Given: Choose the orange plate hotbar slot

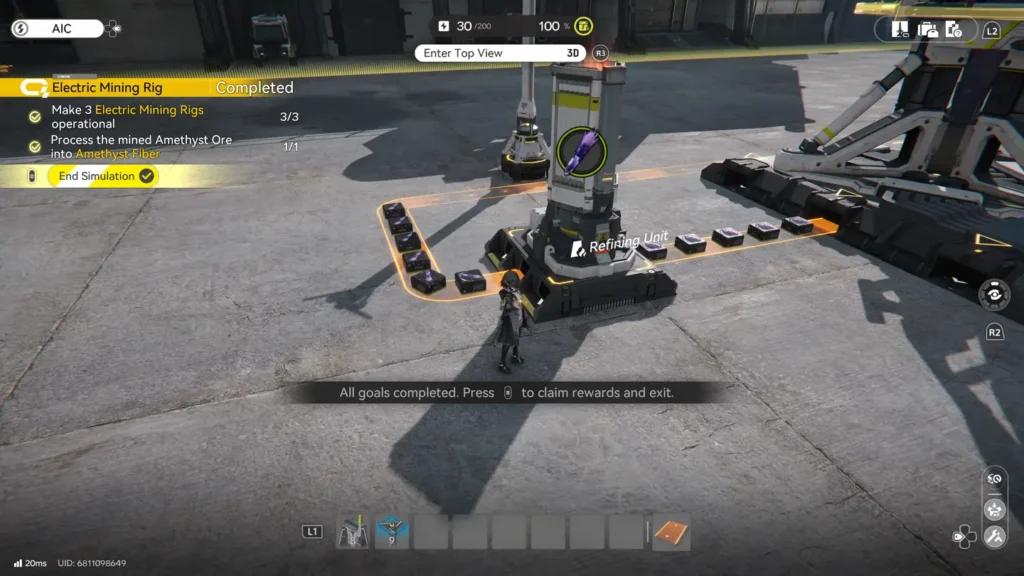Looking at the screenshot, I should [x=672, y=533].
